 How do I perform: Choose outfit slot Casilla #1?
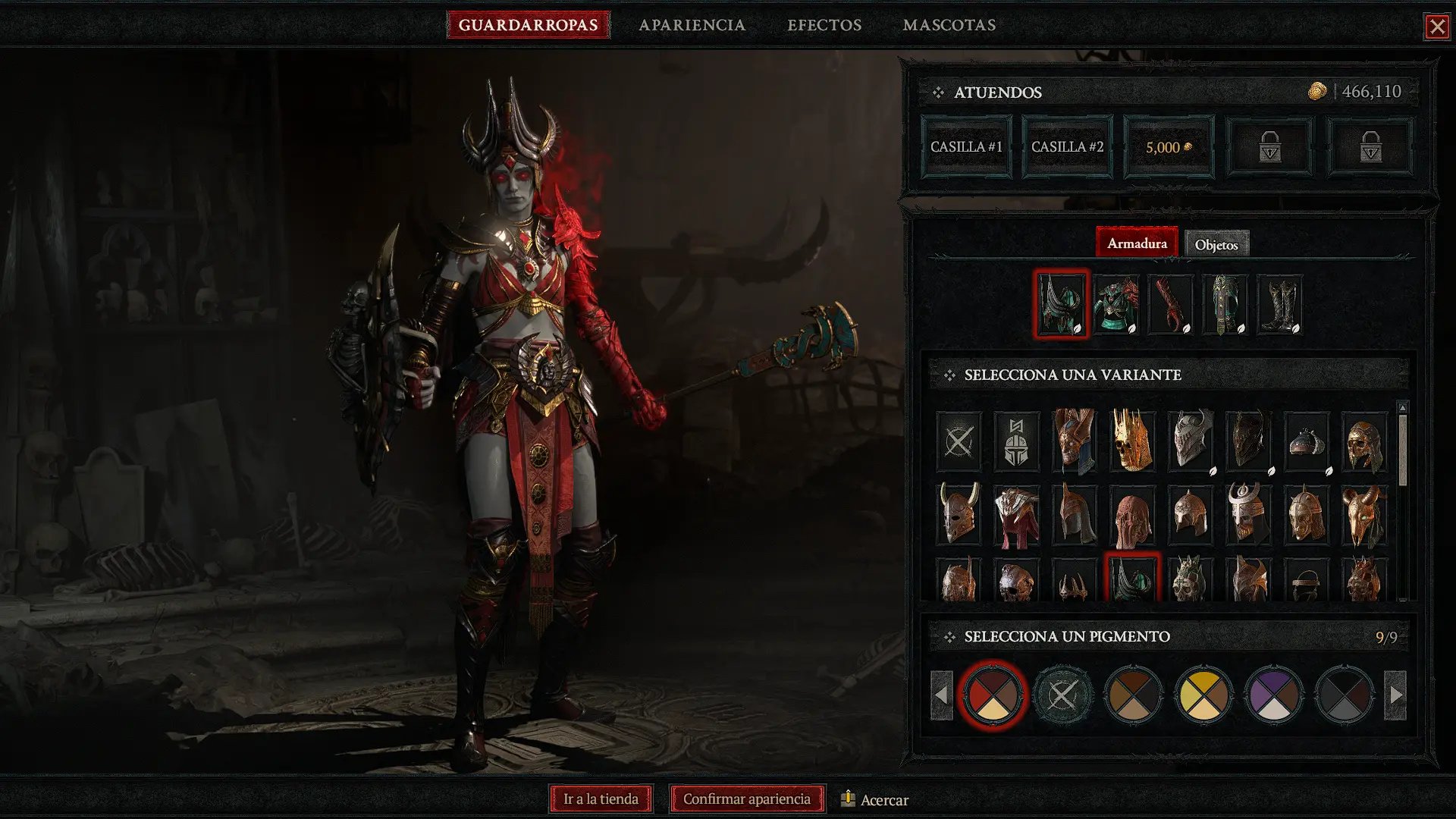coord(966,147)
